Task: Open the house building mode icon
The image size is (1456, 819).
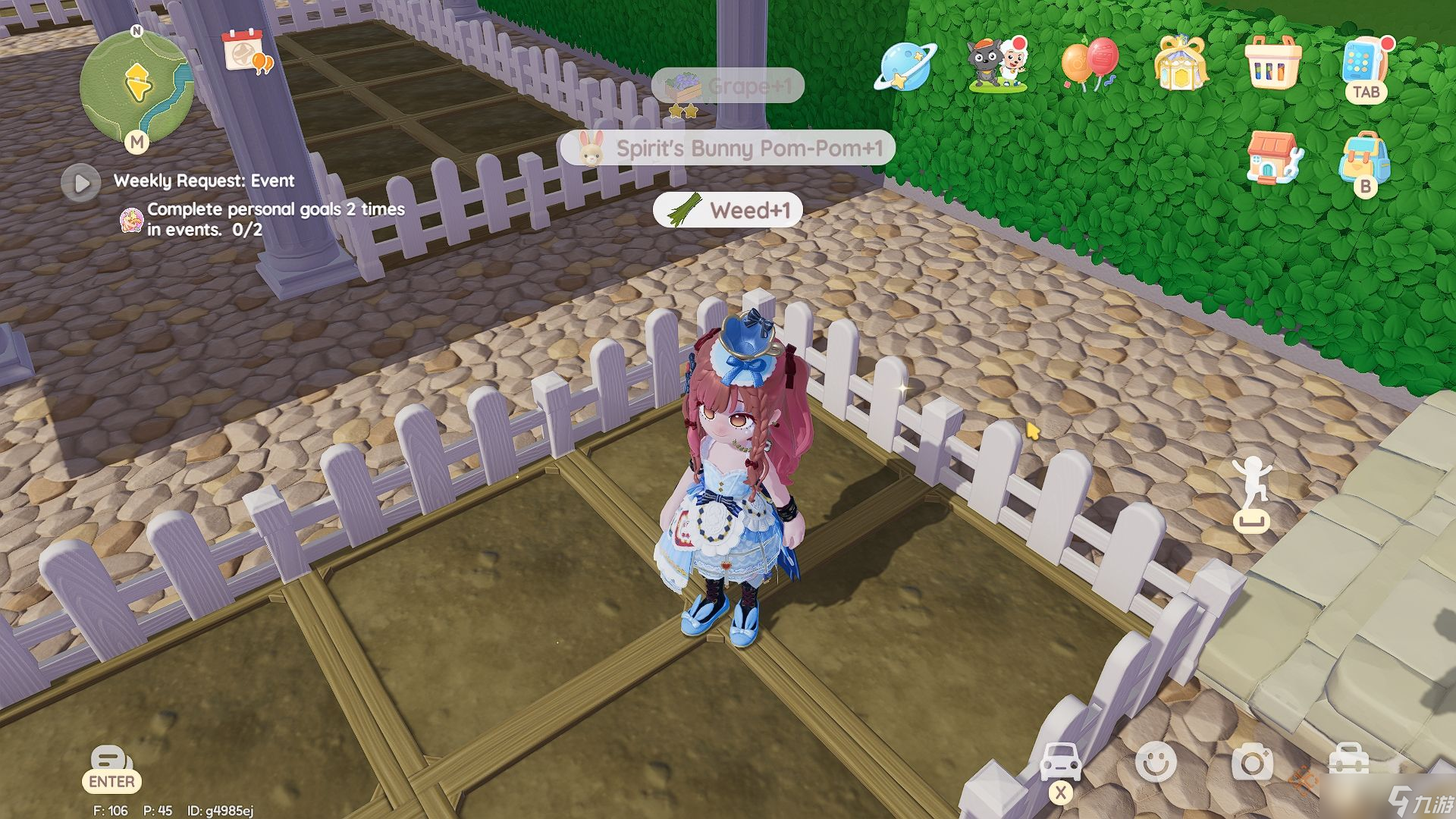Action: [x=1273, y=157]
